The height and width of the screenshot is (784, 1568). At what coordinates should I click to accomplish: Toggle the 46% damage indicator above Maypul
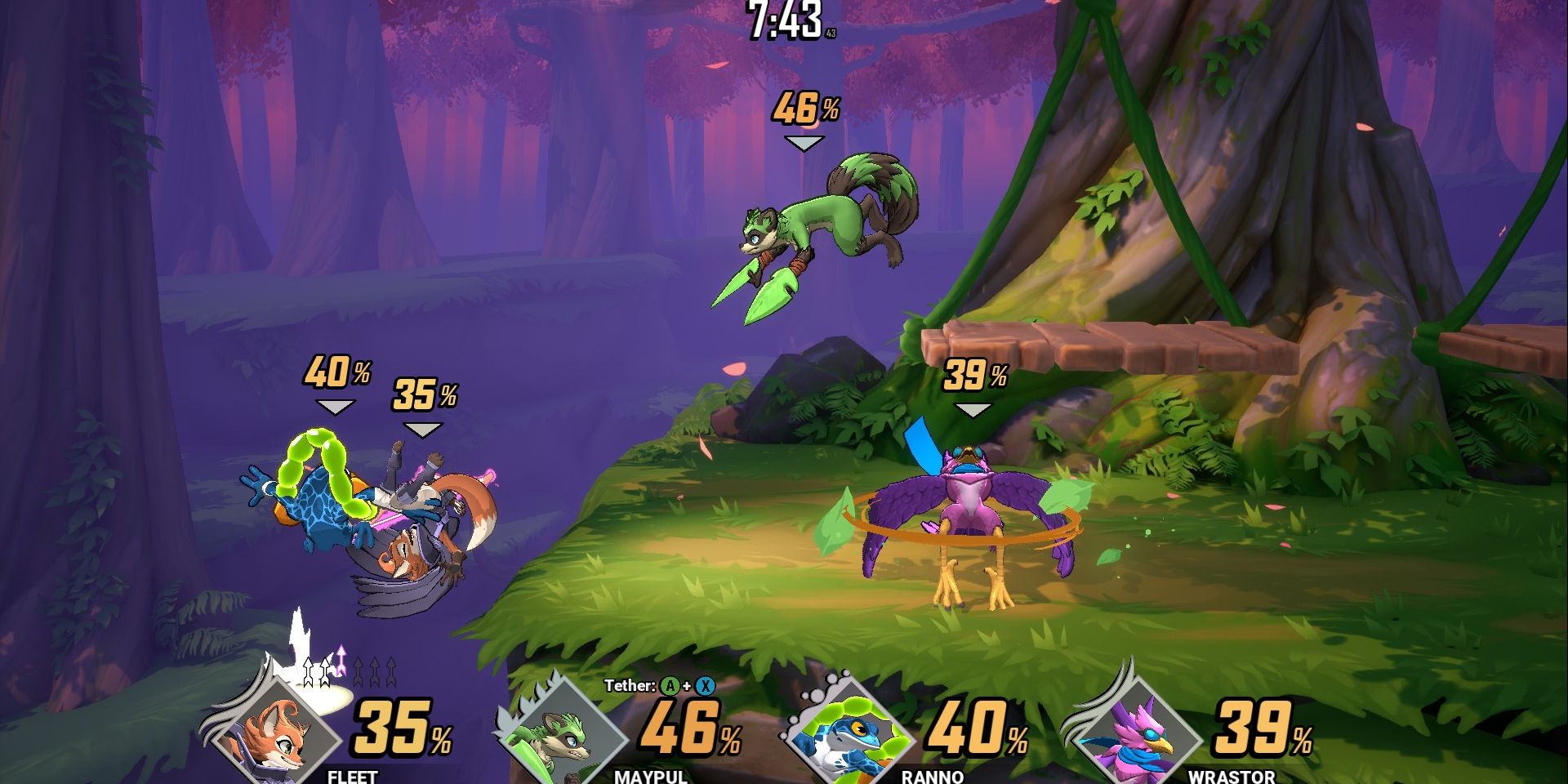(x=804, y=106)
